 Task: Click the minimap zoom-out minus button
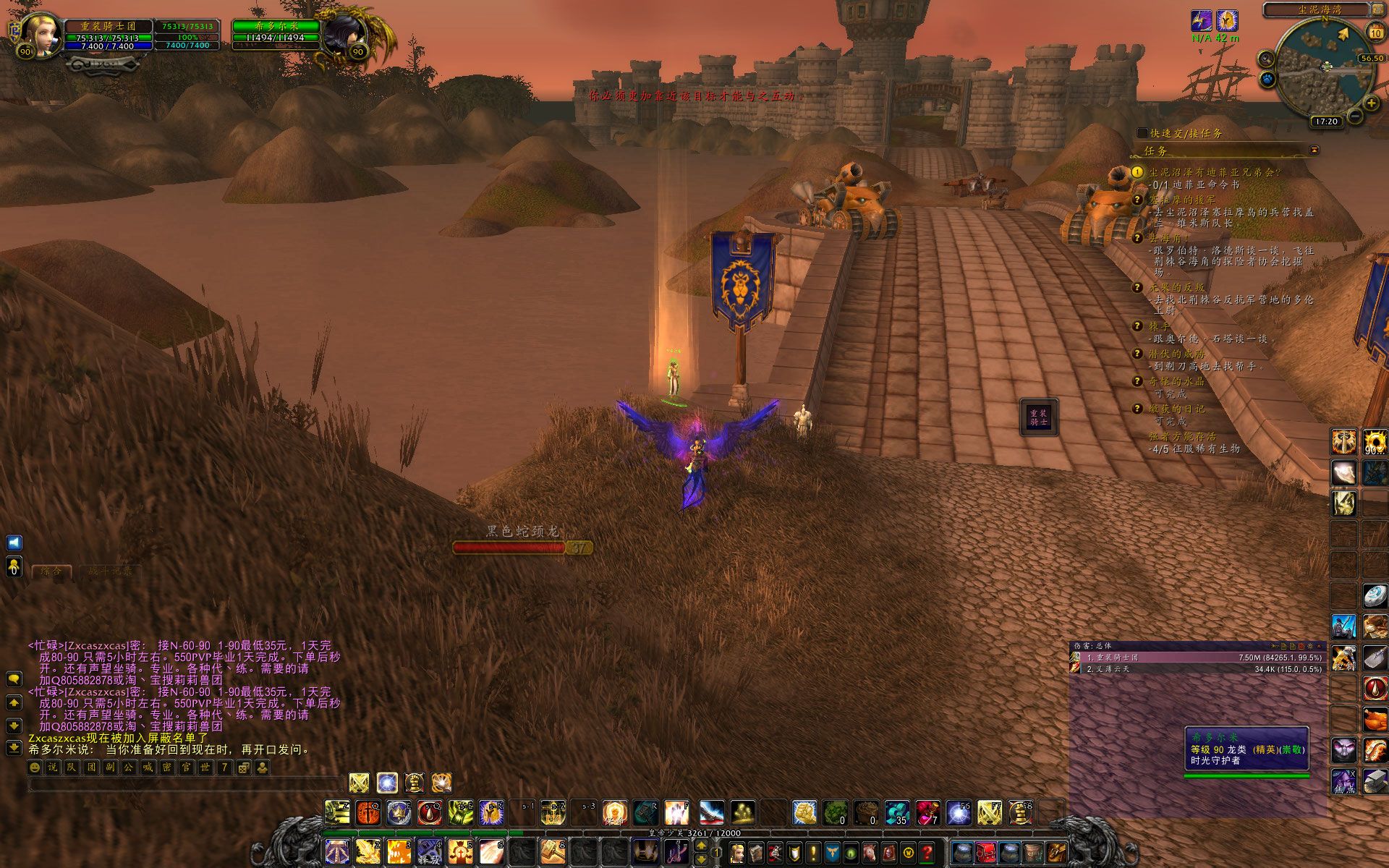pyautogui.click(x=1355, y=116)
